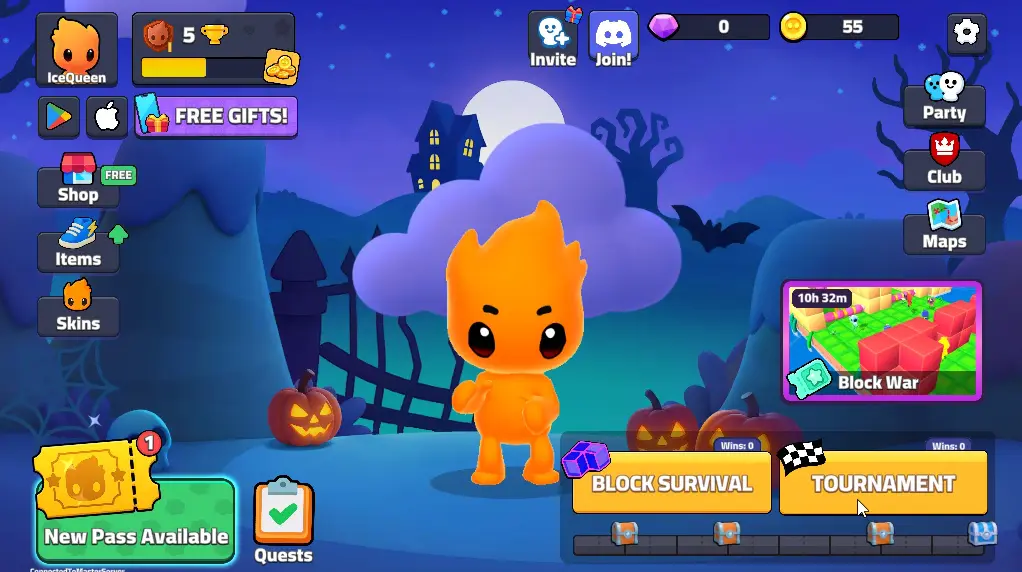1022x572 pixels.
Task: Open the IceQueen player profile
Action: coord(77,50)
